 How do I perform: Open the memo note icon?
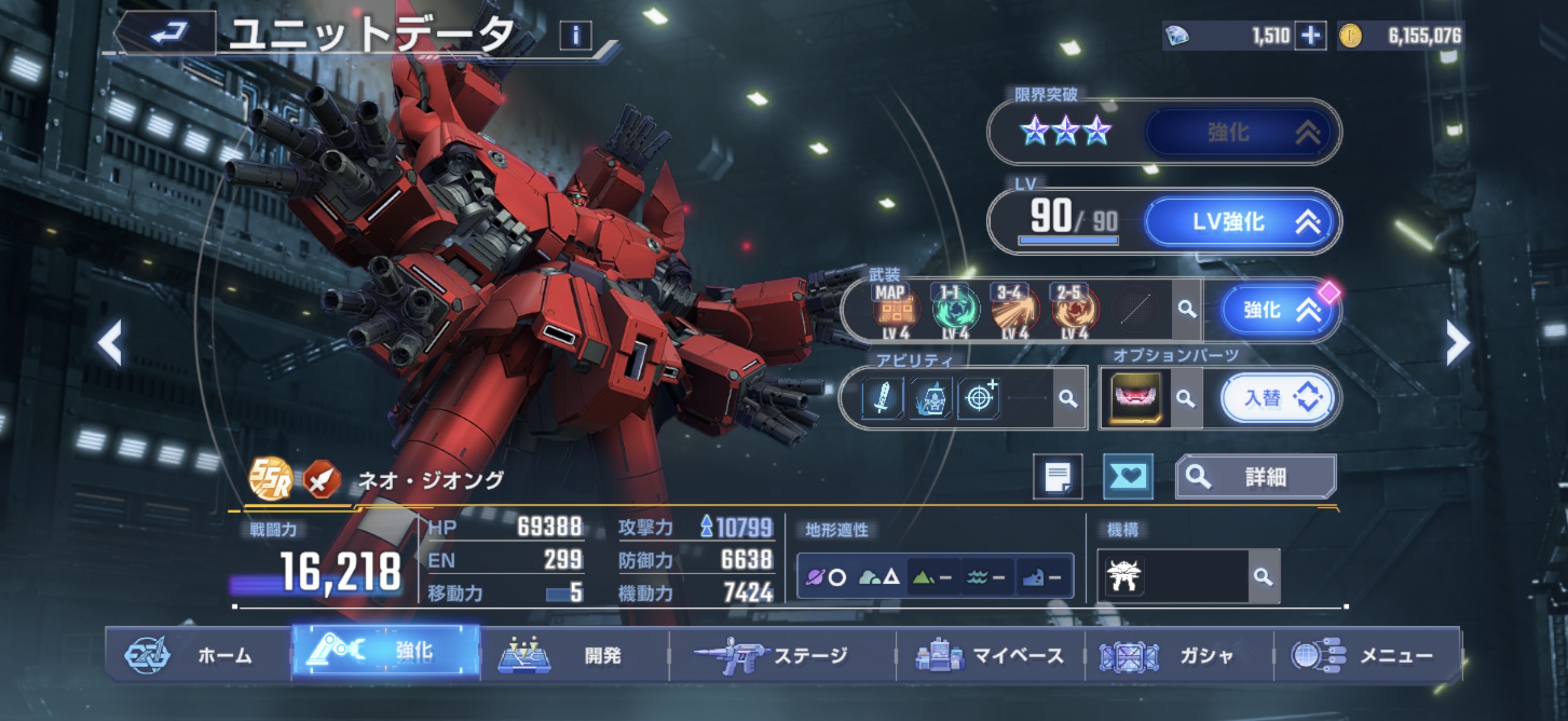1058,477
